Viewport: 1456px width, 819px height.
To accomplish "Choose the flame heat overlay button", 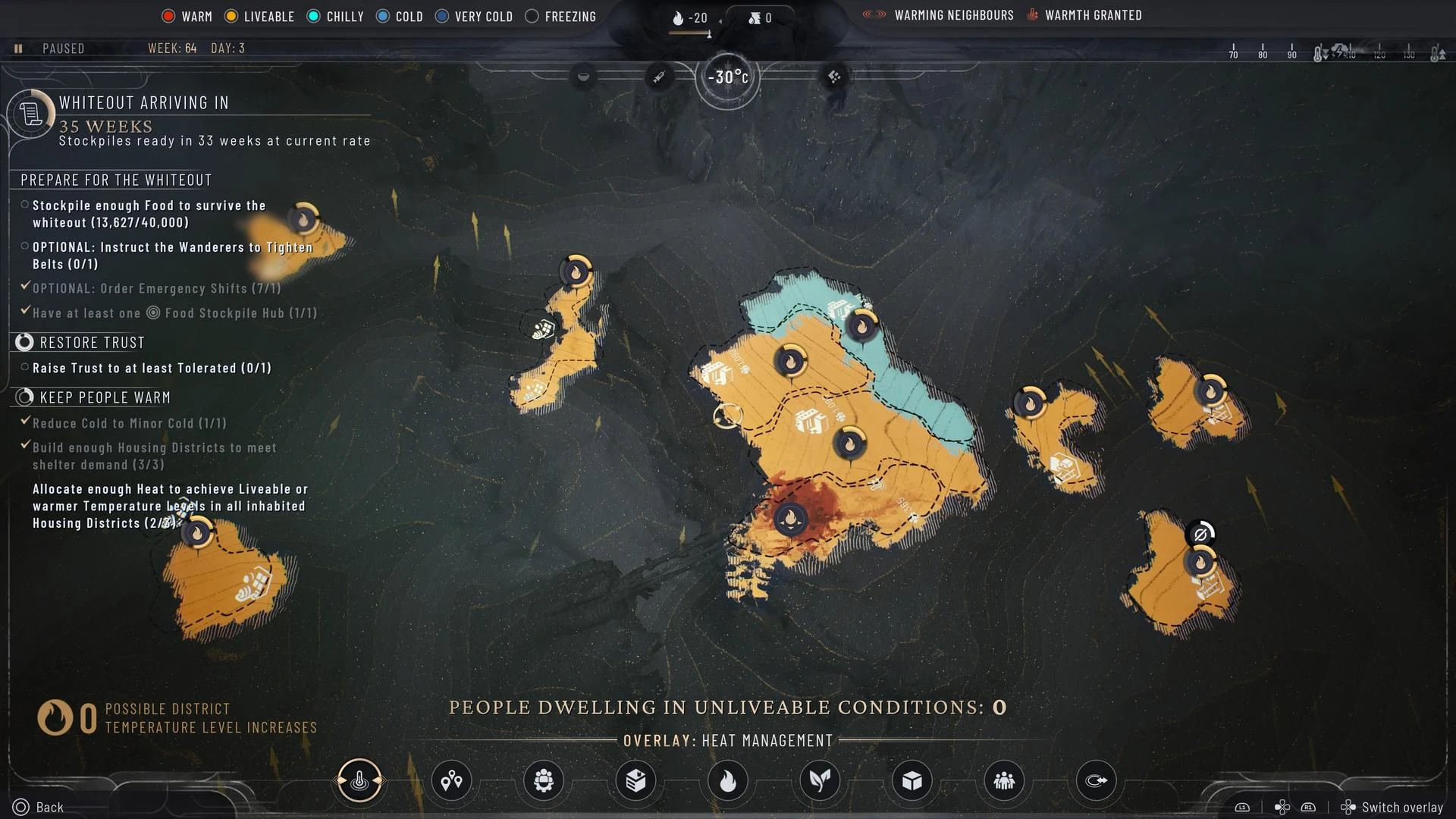I will [728, 780].
